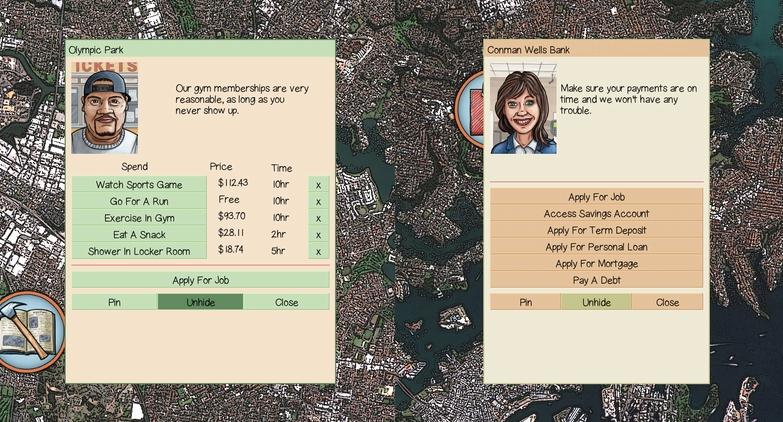Screen dimensions: 783x422
Task: Open Apply For Mortgage option
Action: tap(596, 264)
